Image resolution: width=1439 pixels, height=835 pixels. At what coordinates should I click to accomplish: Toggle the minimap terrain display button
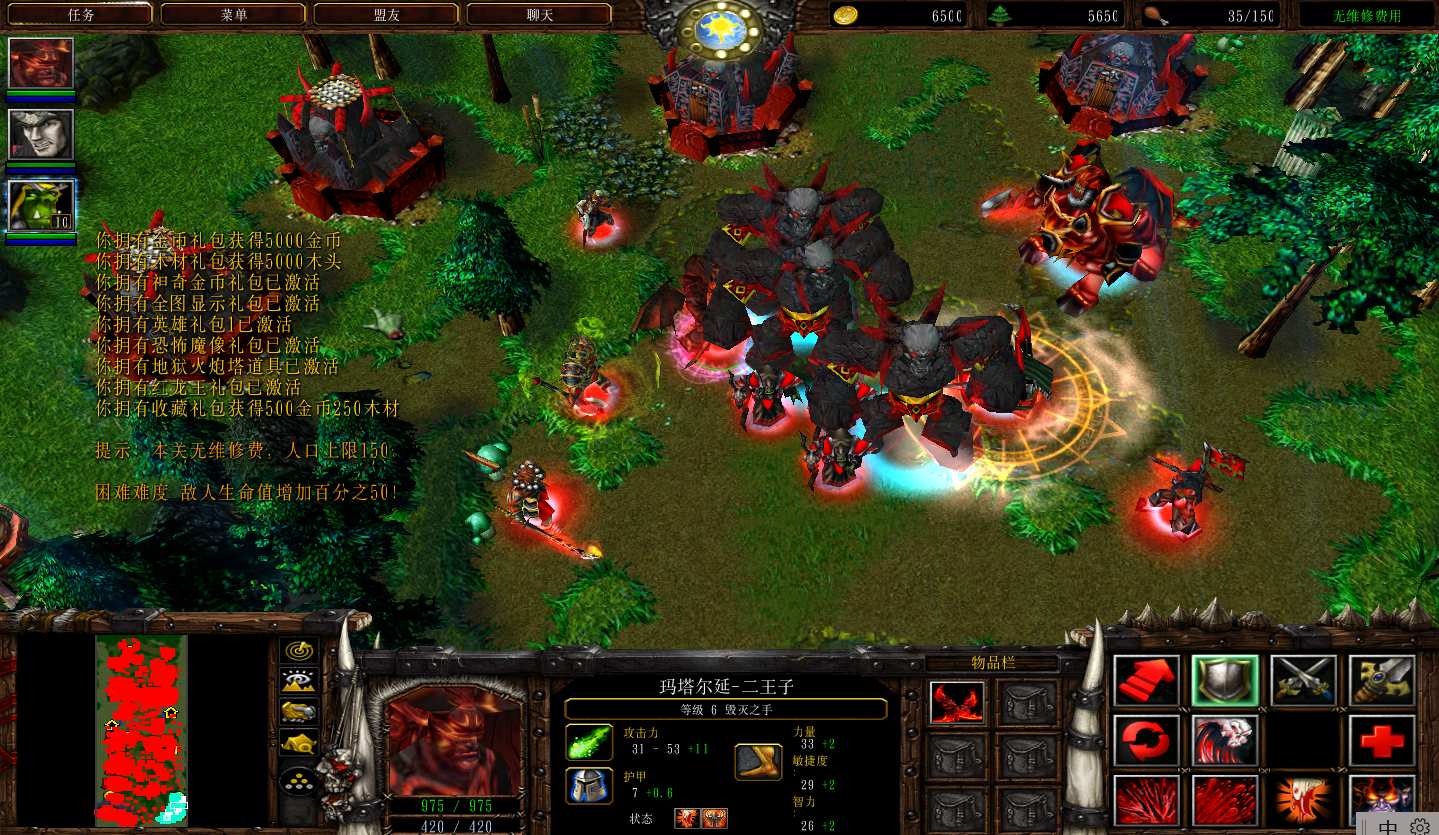coord(299,682)
